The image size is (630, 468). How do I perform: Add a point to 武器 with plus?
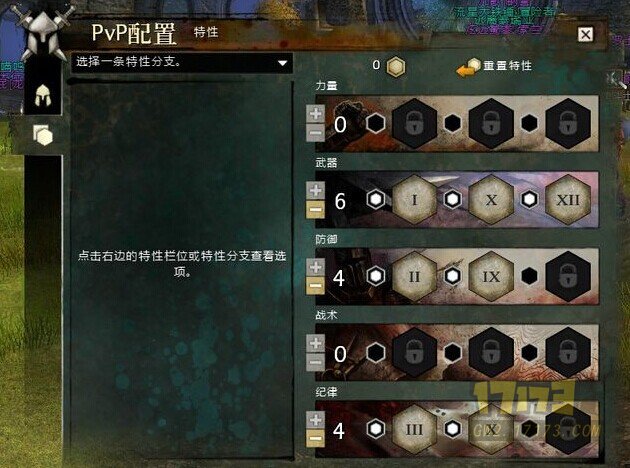click(x=315, y=191)
